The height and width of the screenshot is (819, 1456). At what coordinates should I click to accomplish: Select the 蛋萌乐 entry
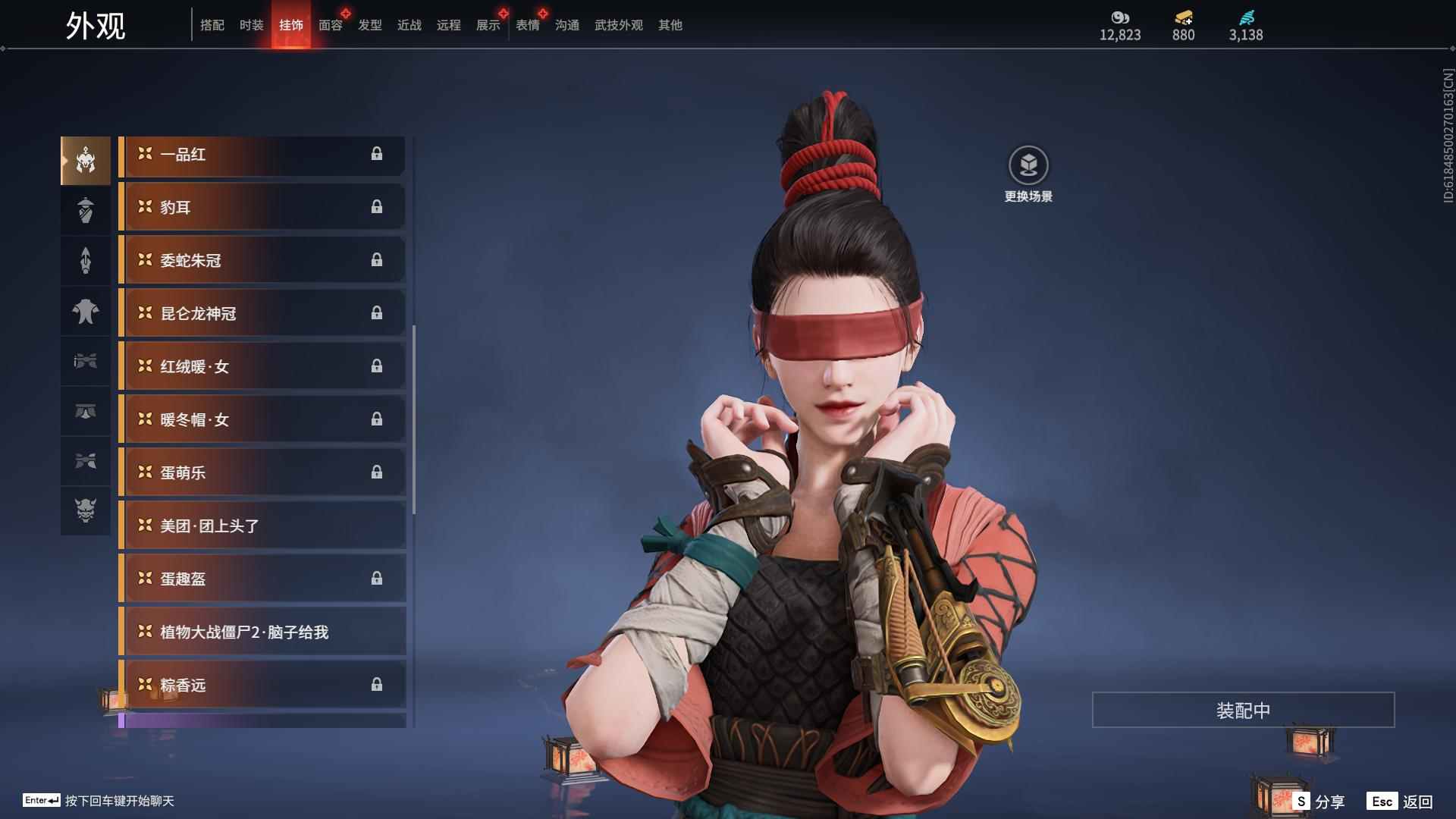[x=262, y=473]
